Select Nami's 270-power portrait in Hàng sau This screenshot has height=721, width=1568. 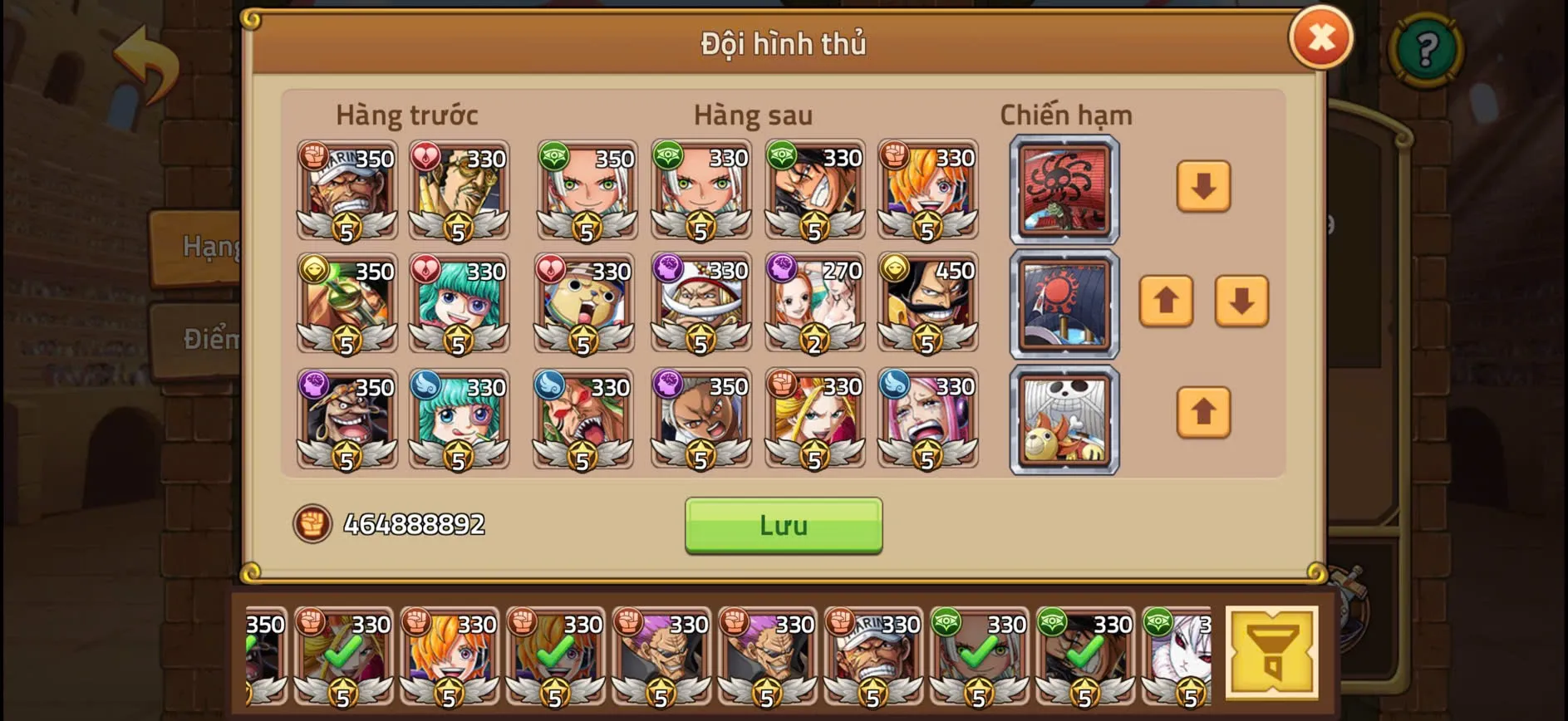click(815, 303)
